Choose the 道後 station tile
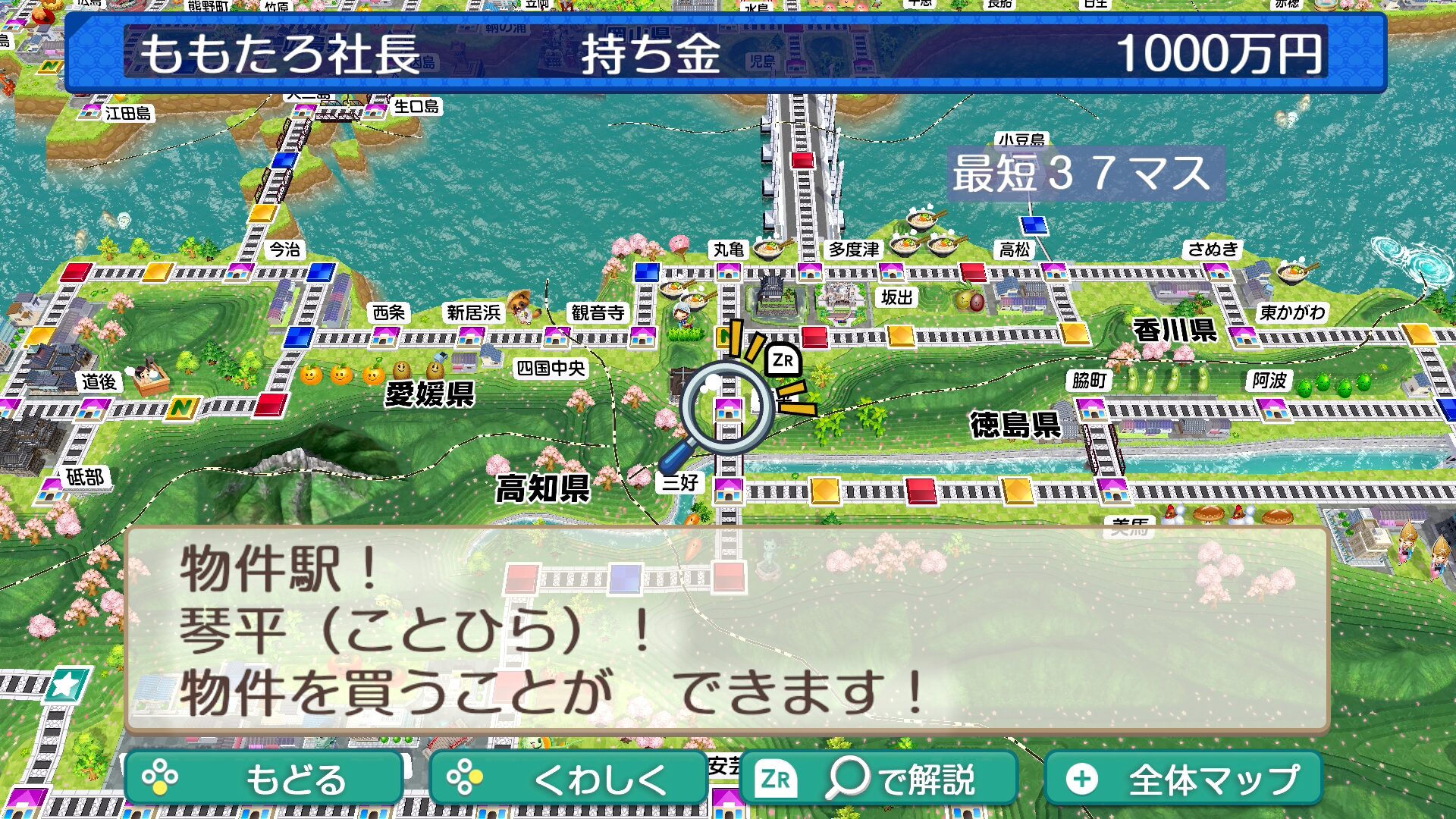Image resolution: width=1456 pixels, height=819 pixels. click(x=93, y=409)
